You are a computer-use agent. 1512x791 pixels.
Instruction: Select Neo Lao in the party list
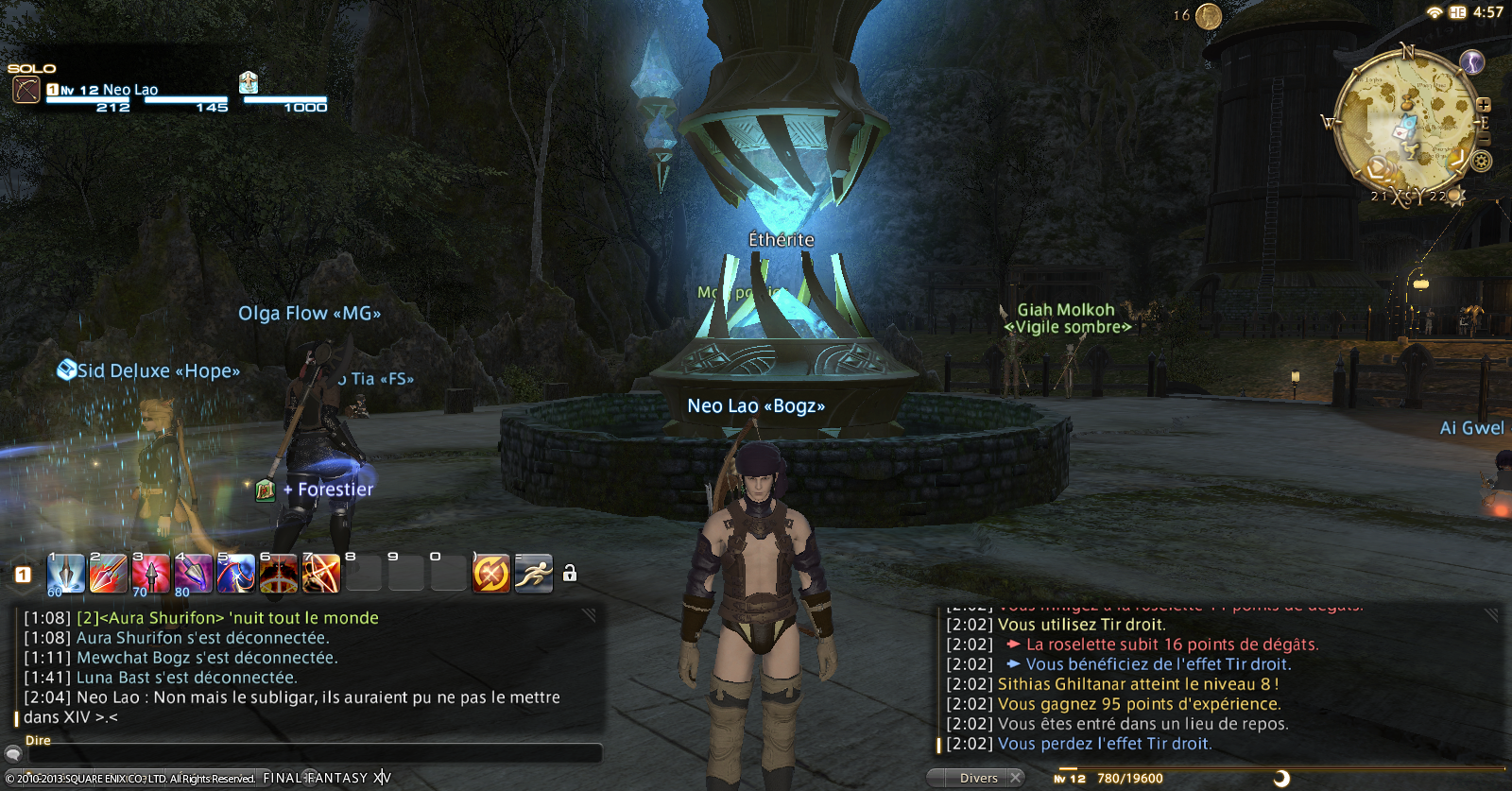tap(129, 90)
